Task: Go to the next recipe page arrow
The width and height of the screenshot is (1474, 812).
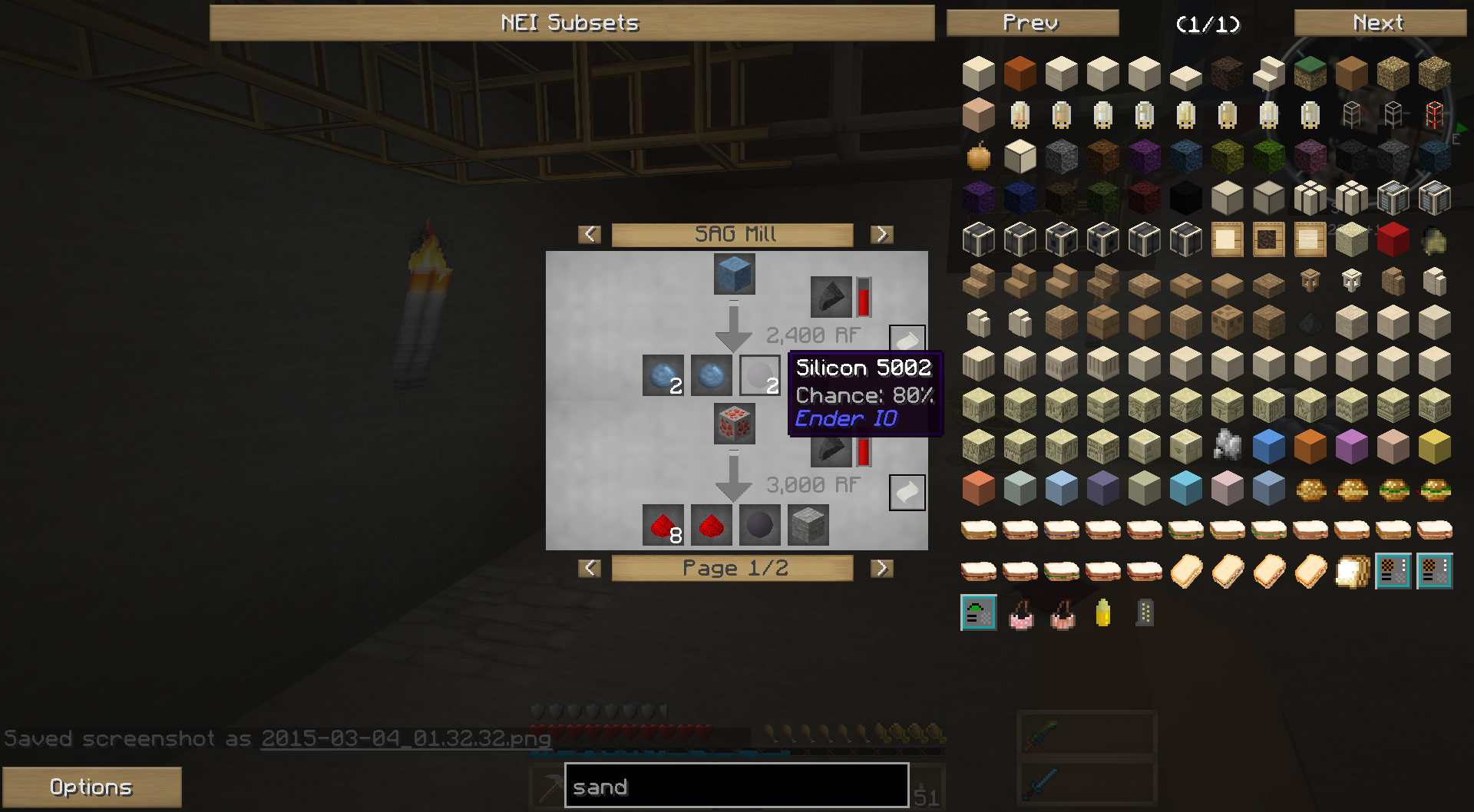Action: pos(881,568)
